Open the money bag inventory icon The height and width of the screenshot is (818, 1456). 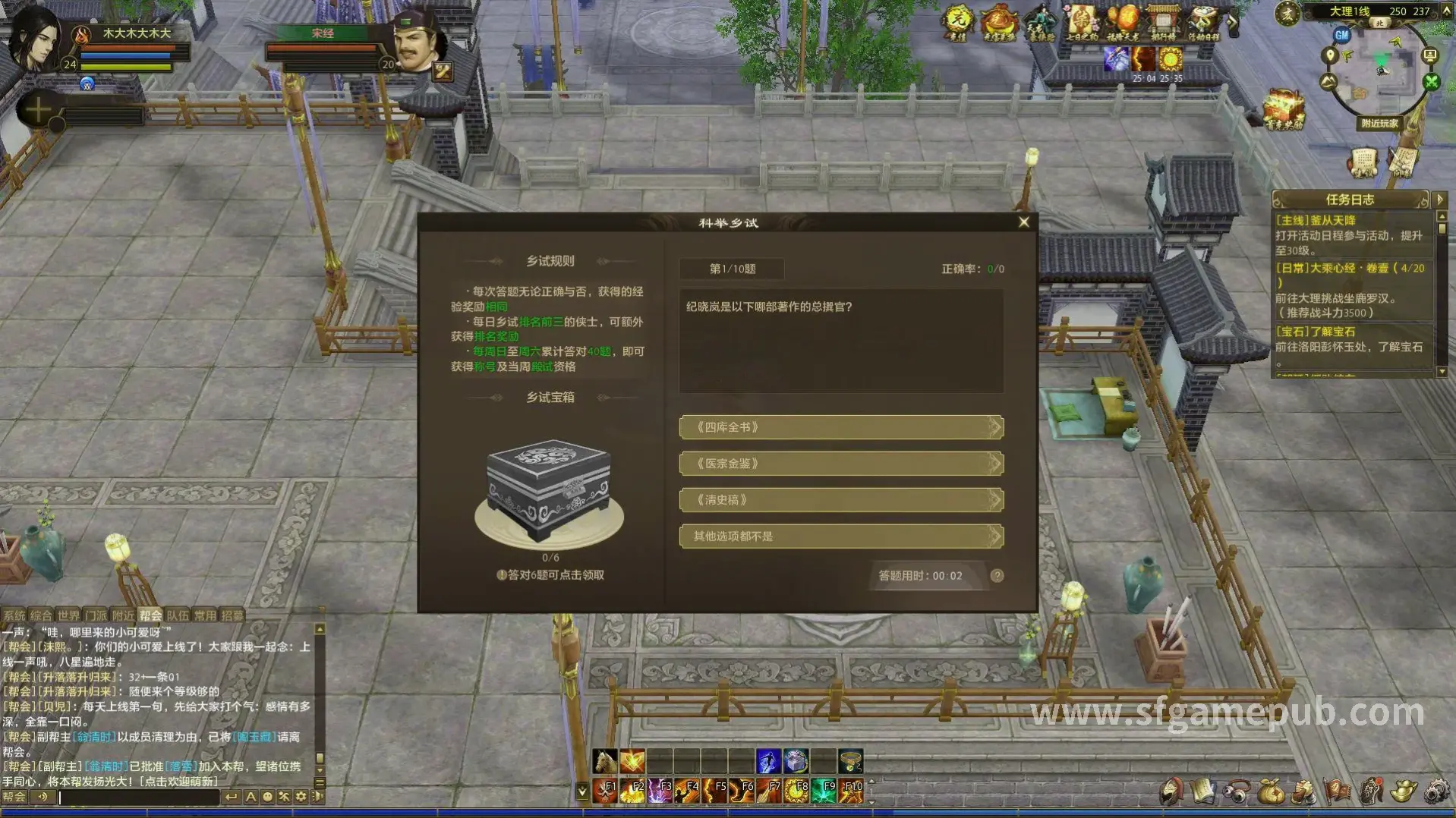1270,791
